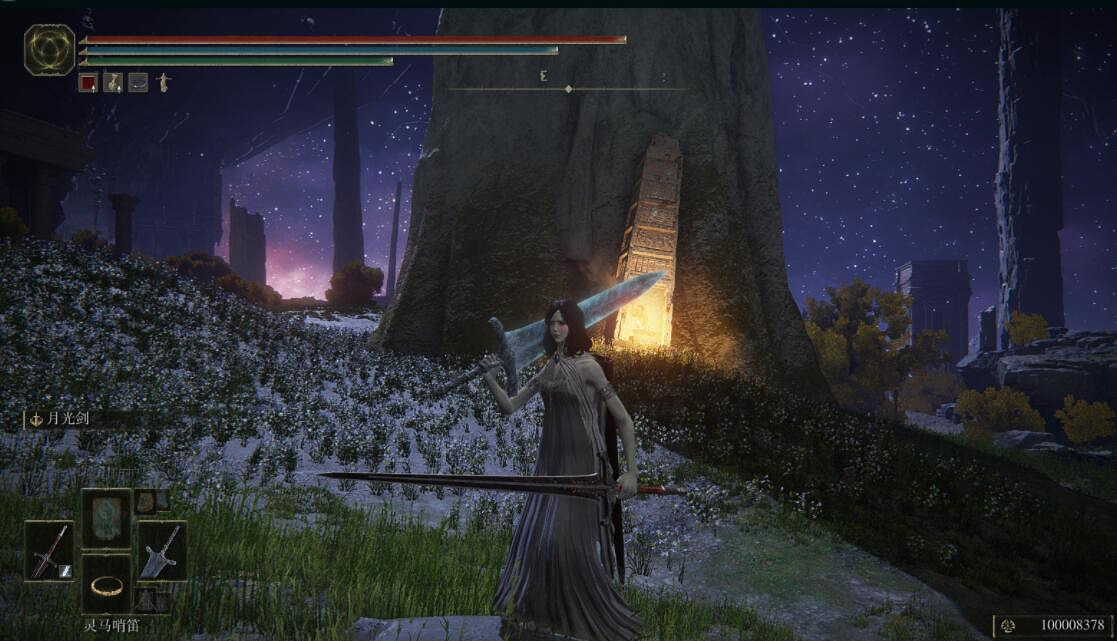1117x641 pixels.
Task: Use the Spectral Steed Whistle ring slot
Action: pos(106,584)
